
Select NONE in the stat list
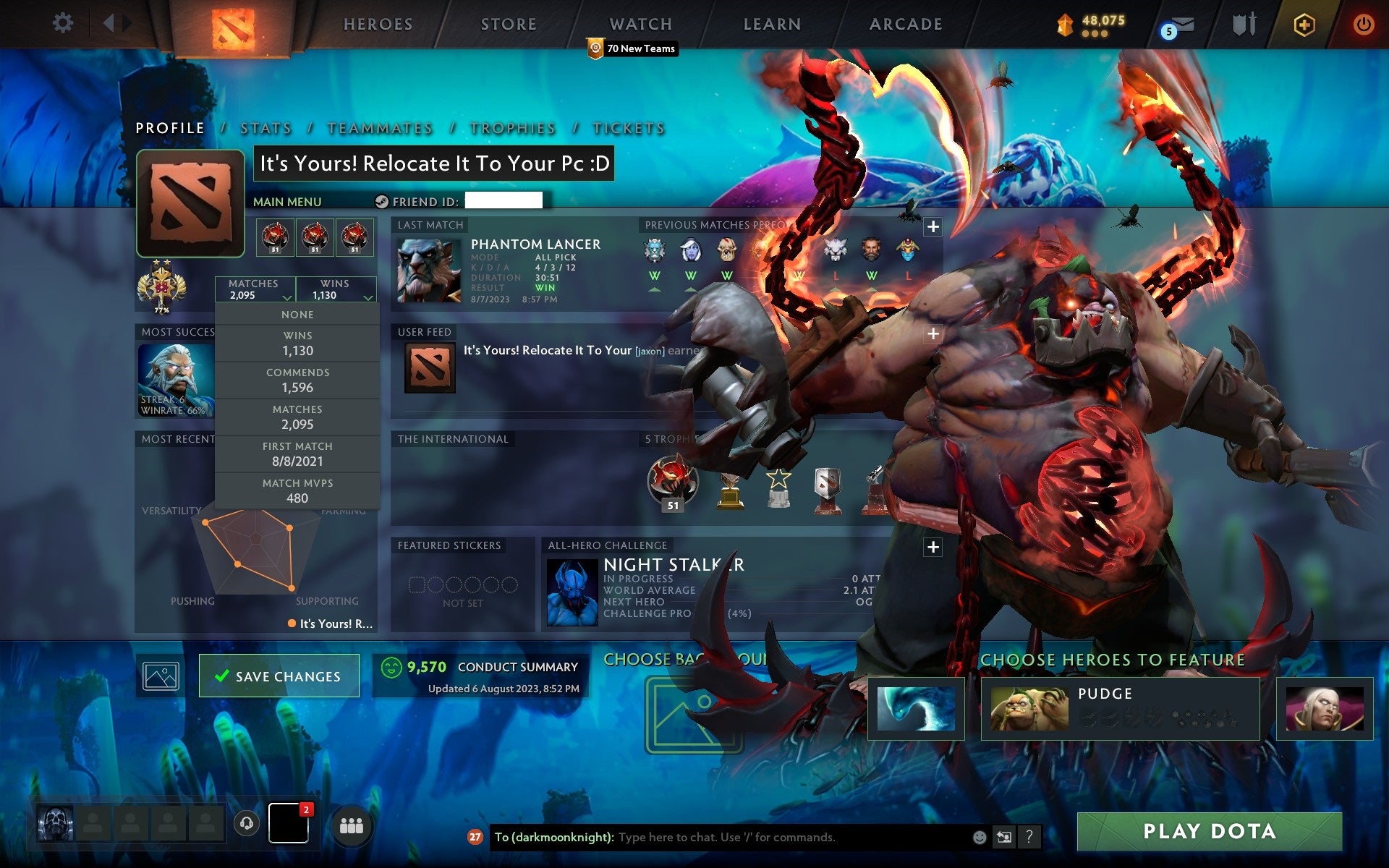pos(298,314)
